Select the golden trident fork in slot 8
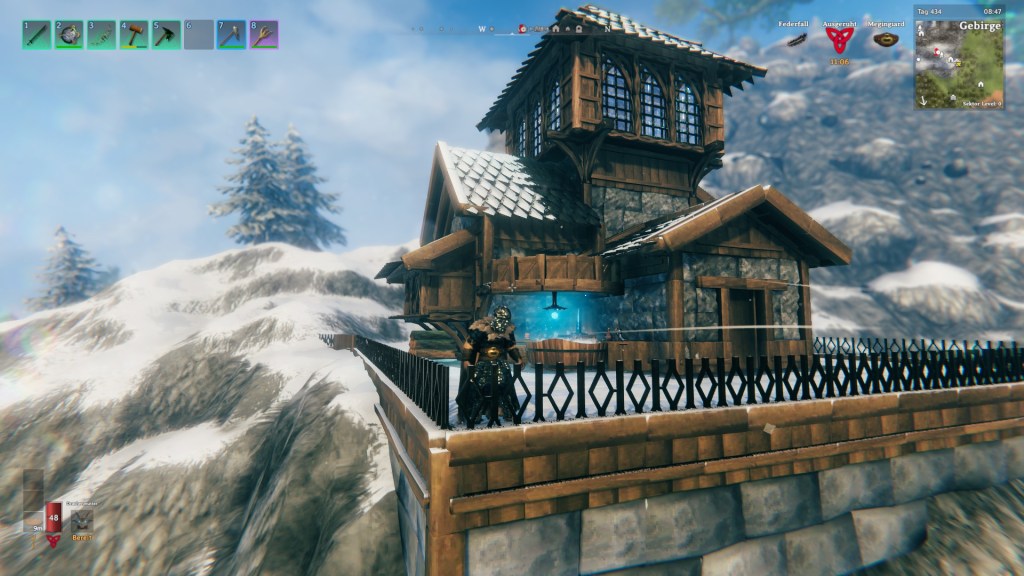This screenshot has width=1024, height=576. point(264,35)
